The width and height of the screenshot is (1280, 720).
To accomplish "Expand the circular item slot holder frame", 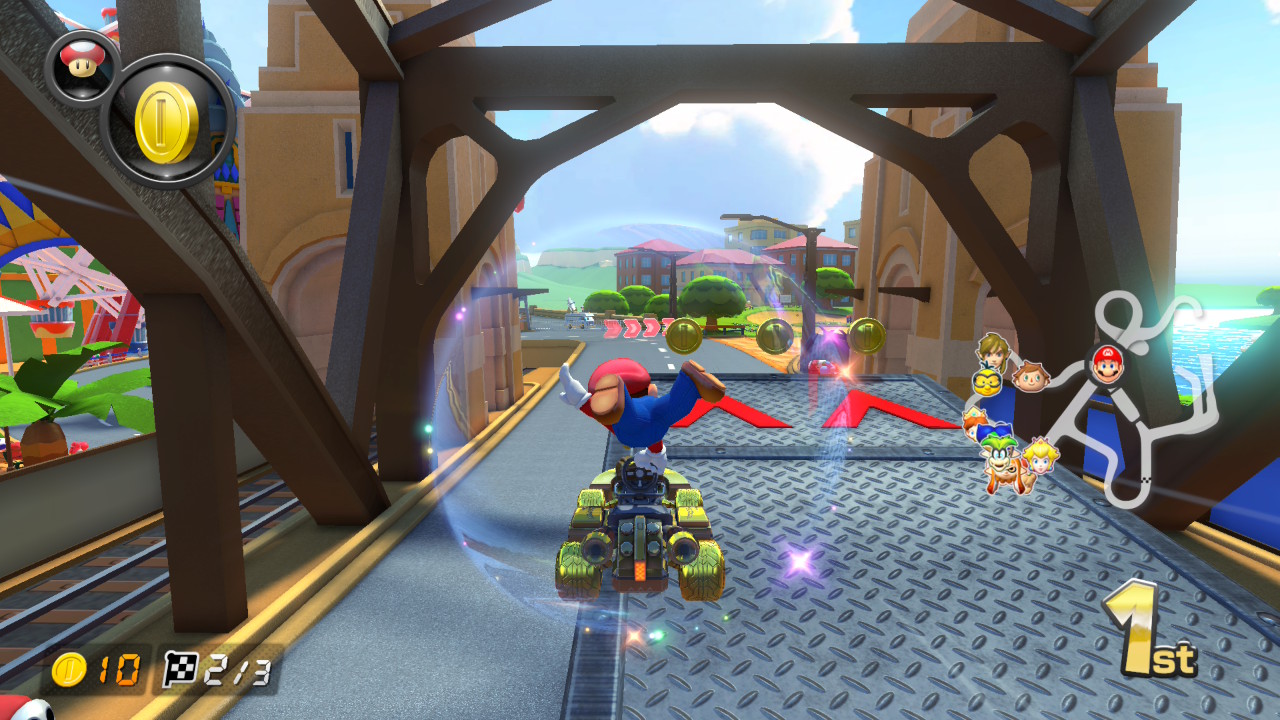I will [x=167, y=120].
